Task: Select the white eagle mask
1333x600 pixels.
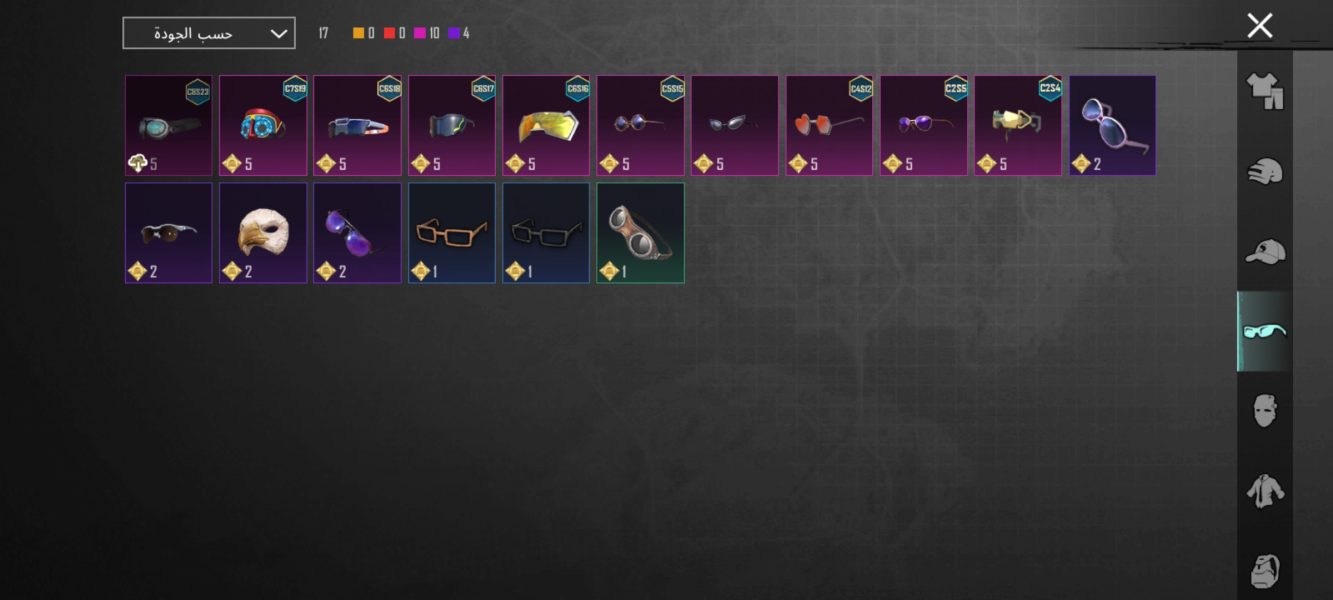Action: click(263, 233)
